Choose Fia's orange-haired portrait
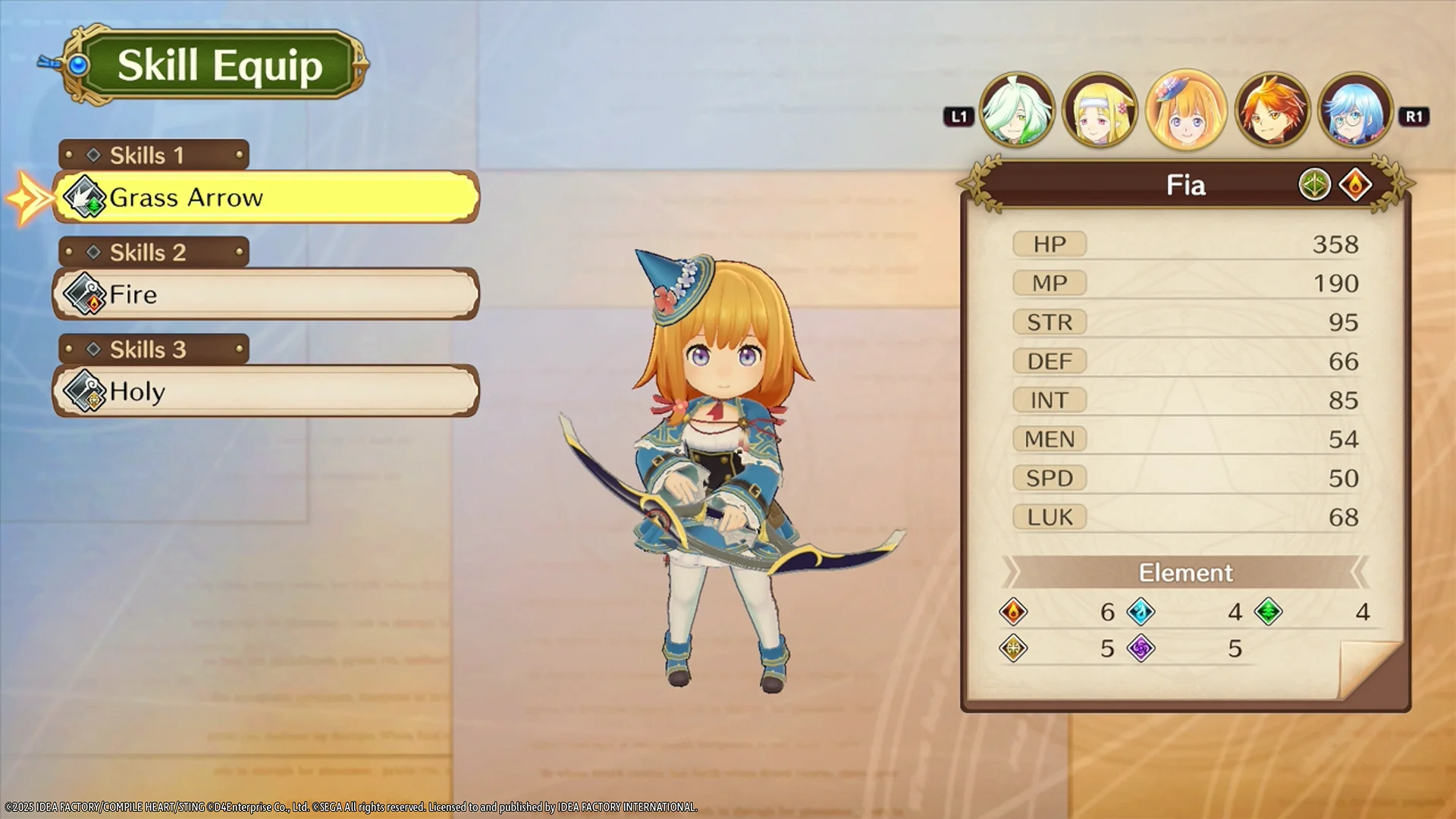The height and width of the screenshot is (819, 1456). coord(1185,111)
